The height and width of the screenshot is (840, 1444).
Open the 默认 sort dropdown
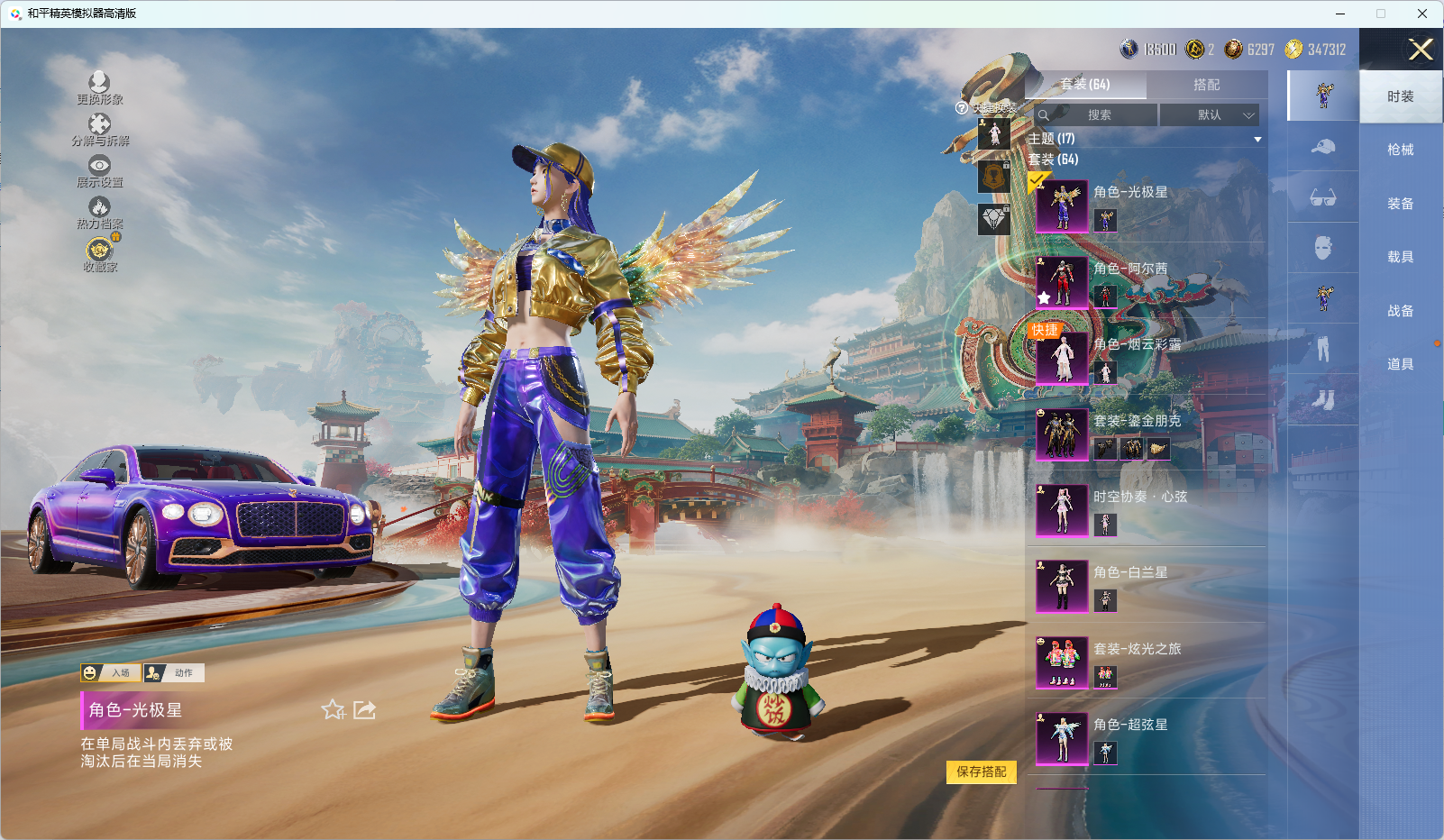1209,115
